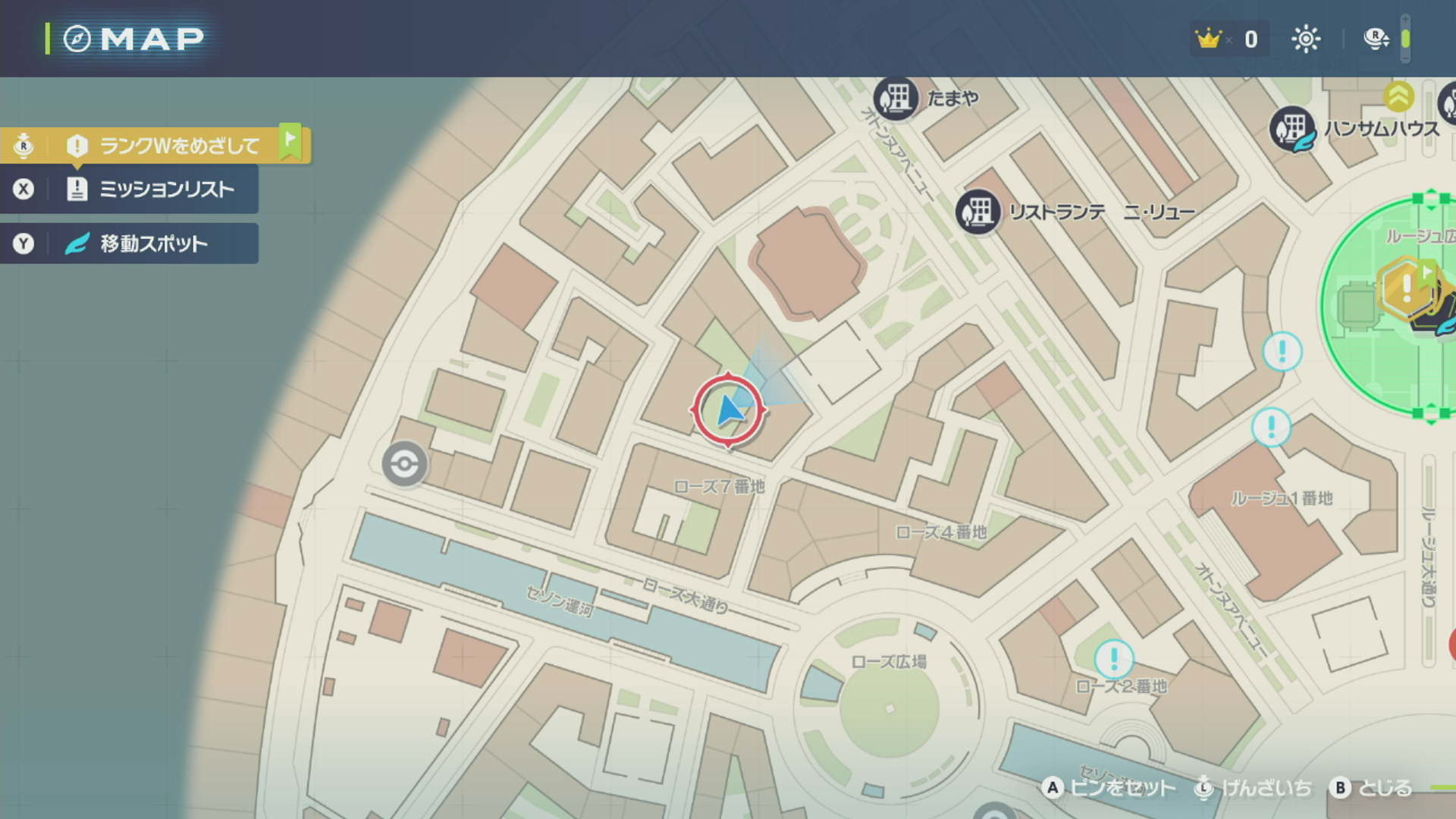Click the yellow double-chevron marker near ハンサムハウス

(1397, 96)
